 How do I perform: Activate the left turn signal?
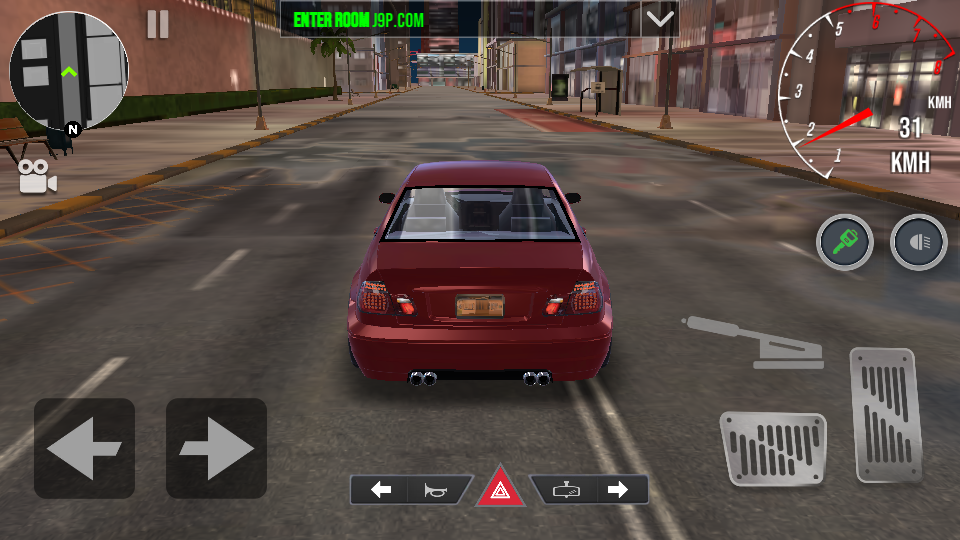[381, 490]
